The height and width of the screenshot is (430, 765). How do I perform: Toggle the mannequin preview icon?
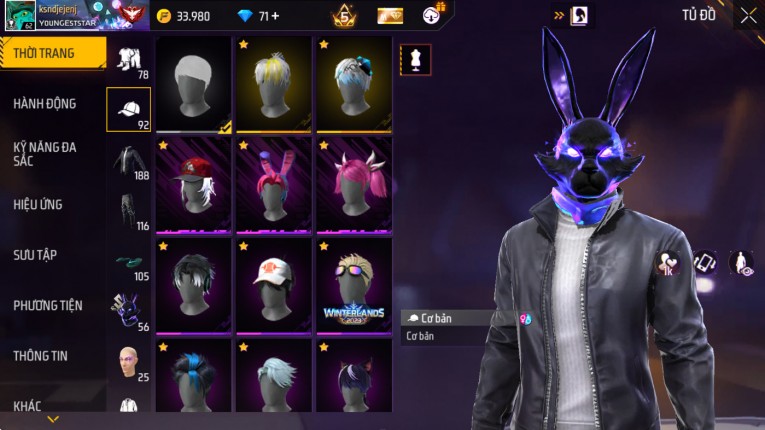[416, 59]
